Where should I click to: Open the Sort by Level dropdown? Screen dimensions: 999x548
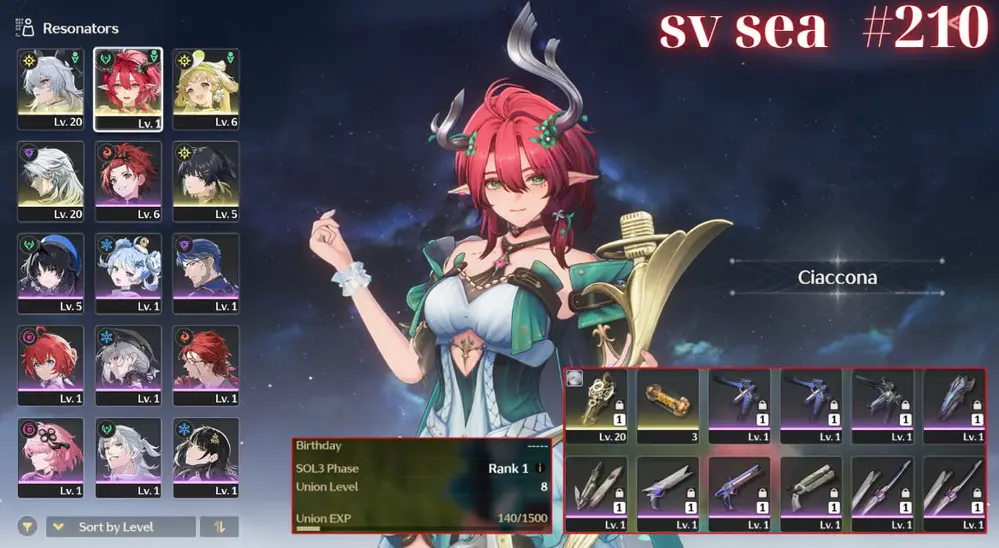coord(120,527)
